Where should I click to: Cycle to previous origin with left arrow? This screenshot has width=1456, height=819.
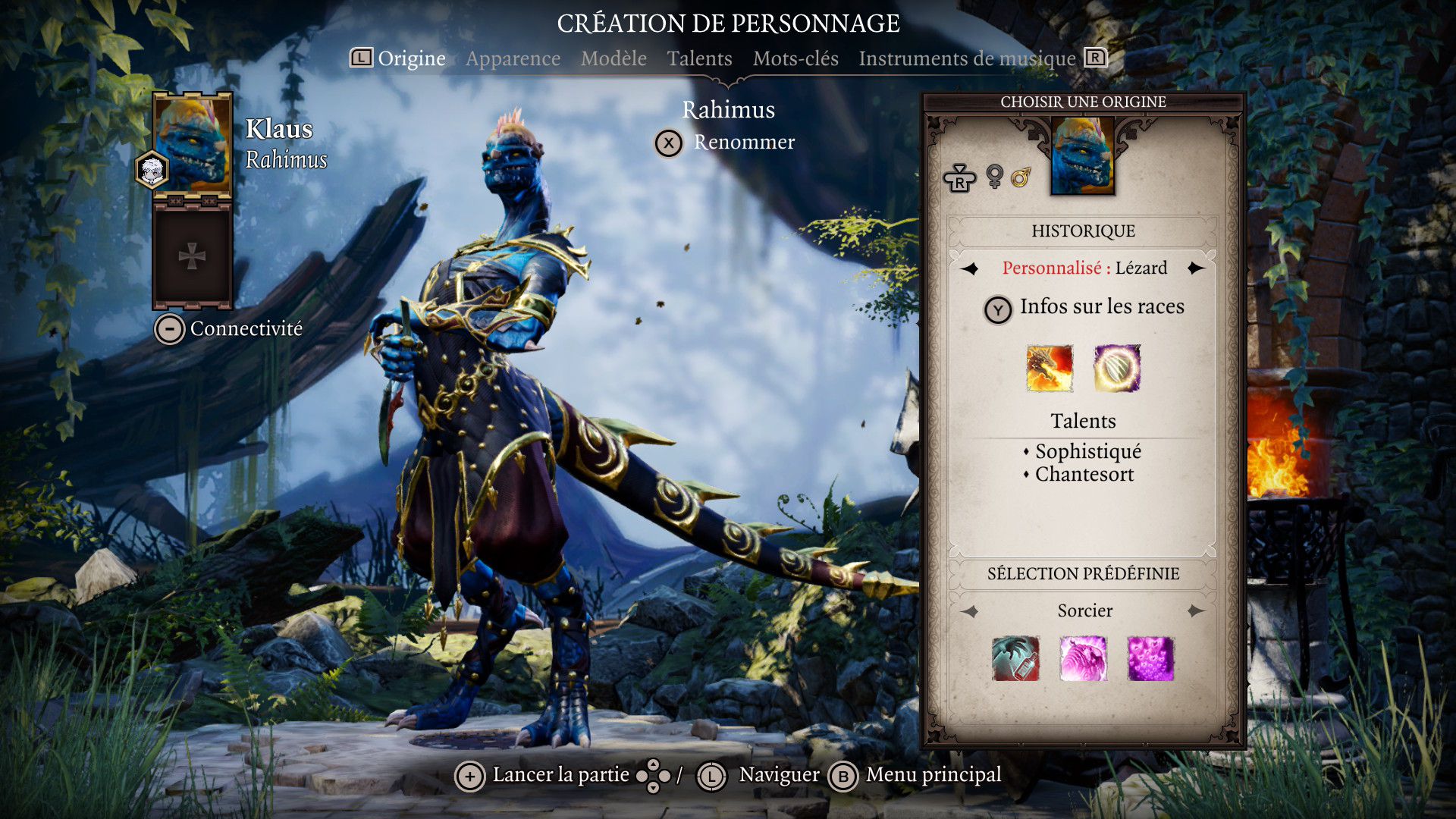pyautogui.click(x=969, y=268)
